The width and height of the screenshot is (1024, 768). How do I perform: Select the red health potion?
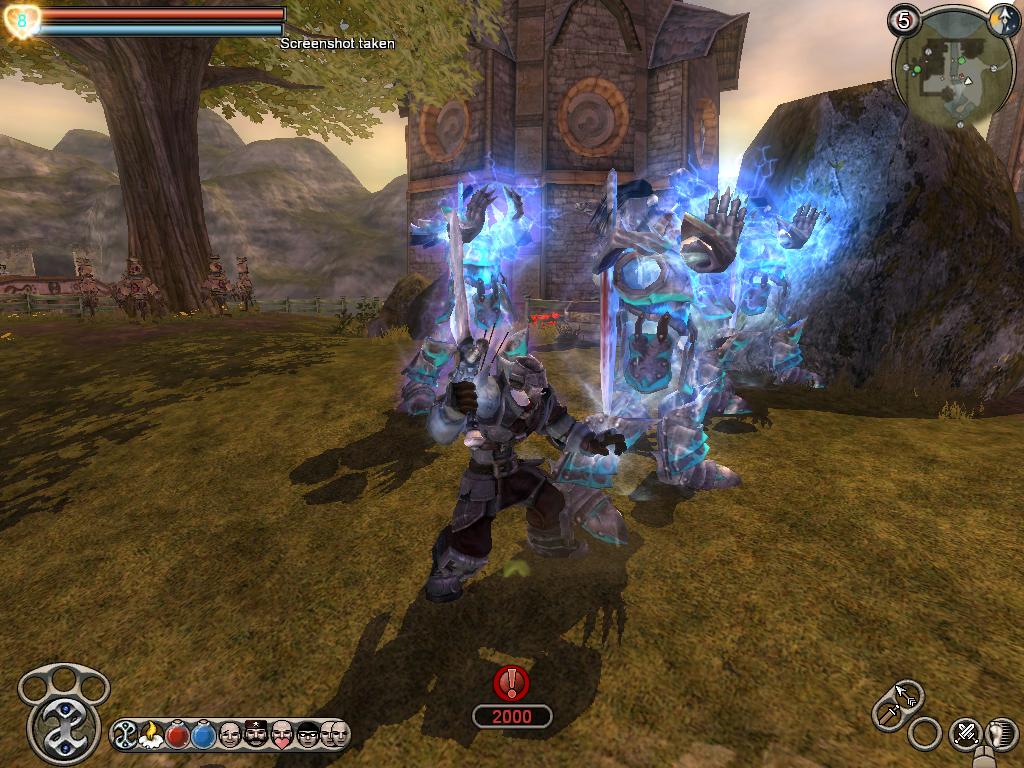point(178,735)
